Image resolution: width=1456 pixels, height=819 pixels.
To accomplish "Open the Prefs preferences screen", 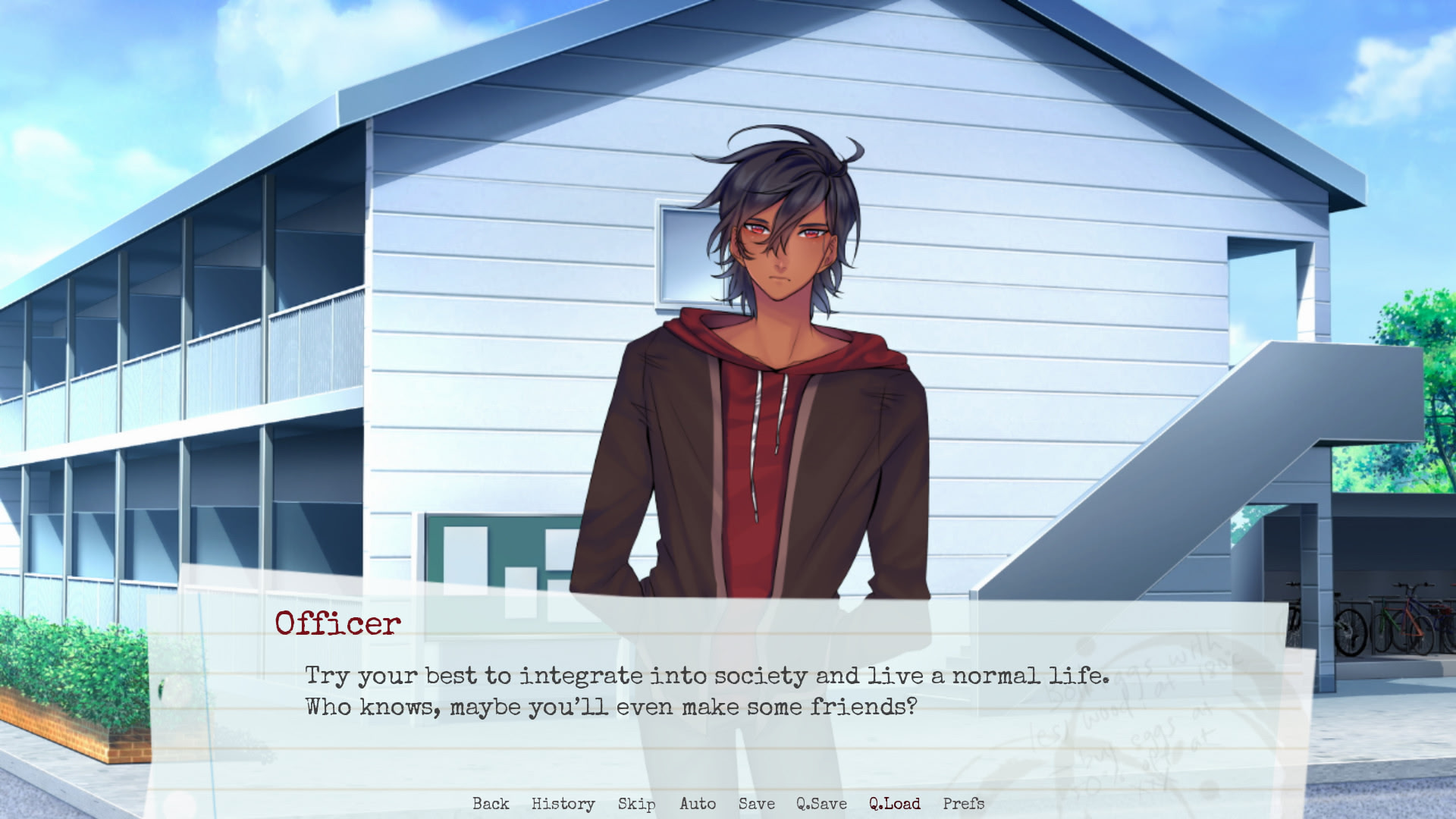I will [964, 804].
